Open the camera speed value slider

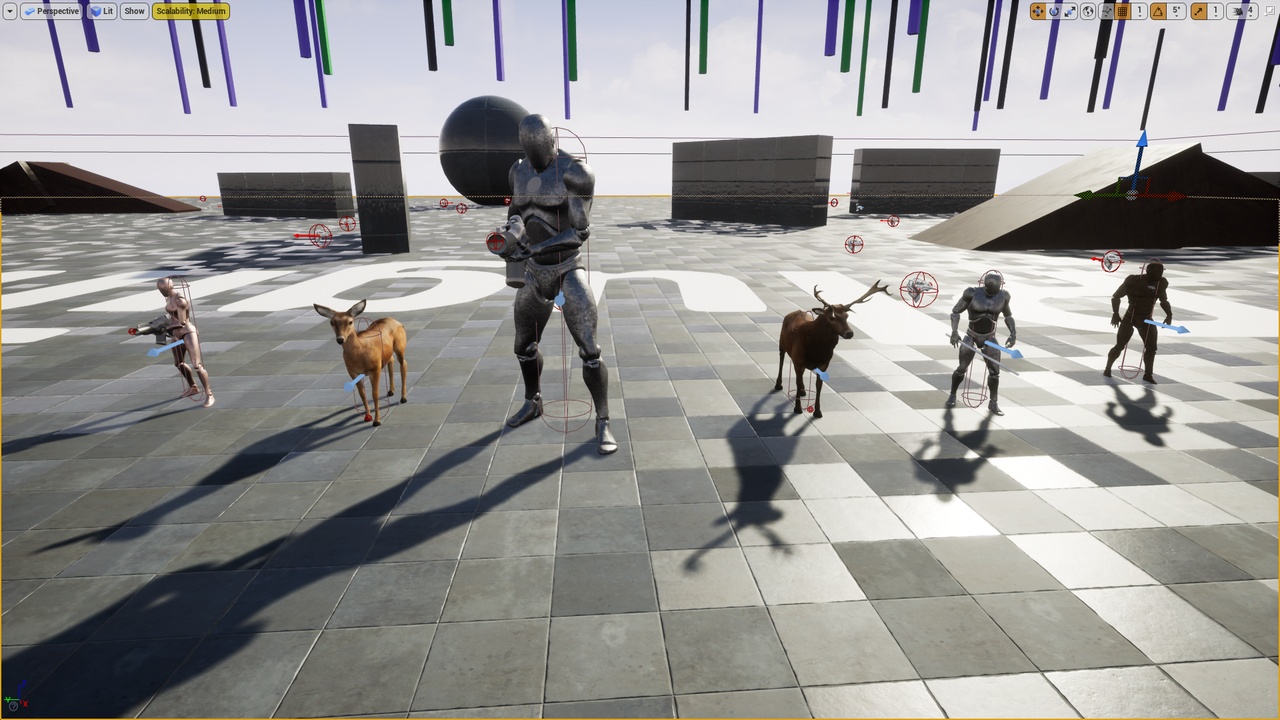pos(1252,11)
